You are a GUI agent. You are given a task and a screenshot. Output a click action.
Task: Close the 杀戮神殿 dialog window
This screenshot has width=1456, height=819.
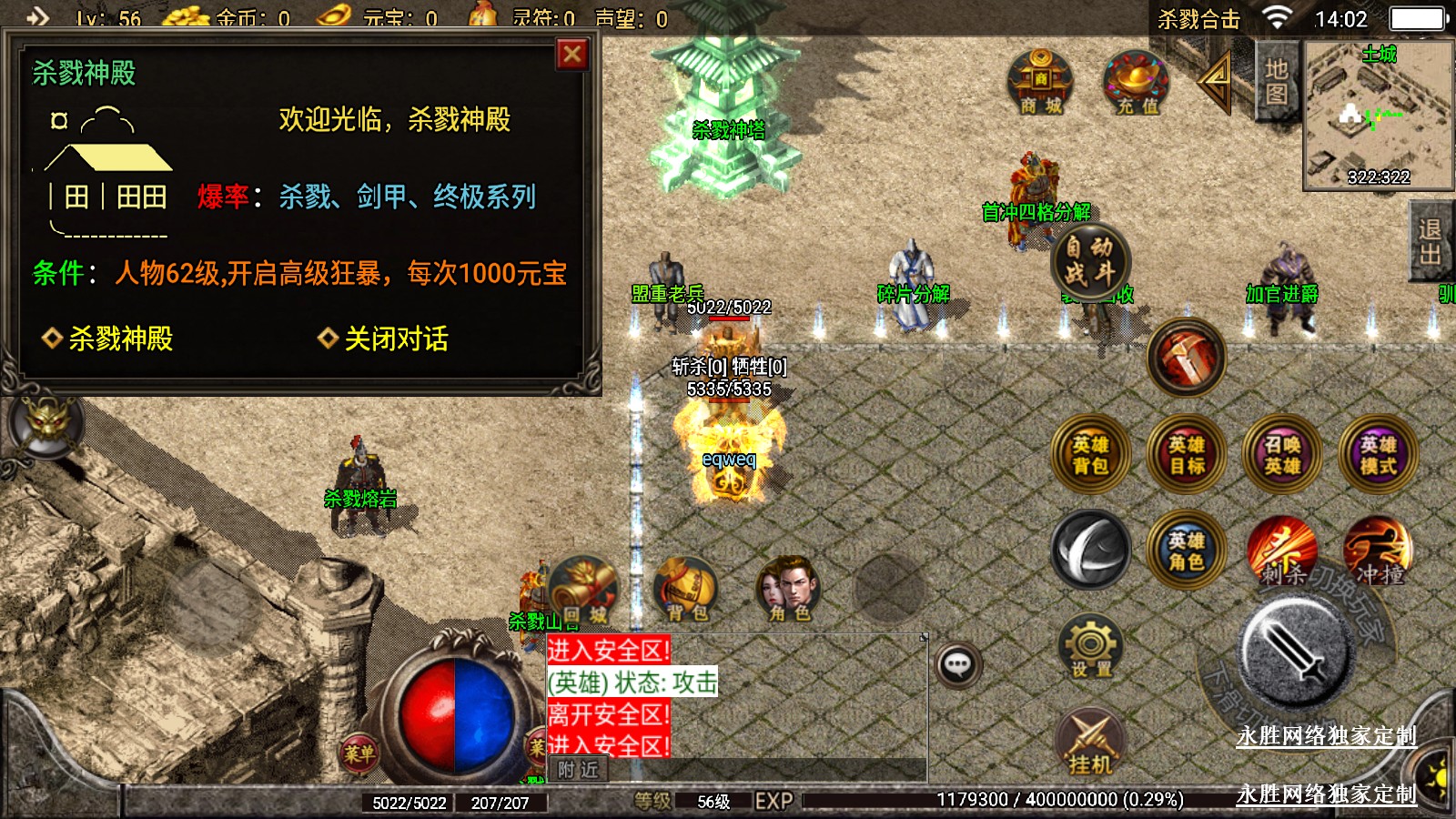[572, 56]
